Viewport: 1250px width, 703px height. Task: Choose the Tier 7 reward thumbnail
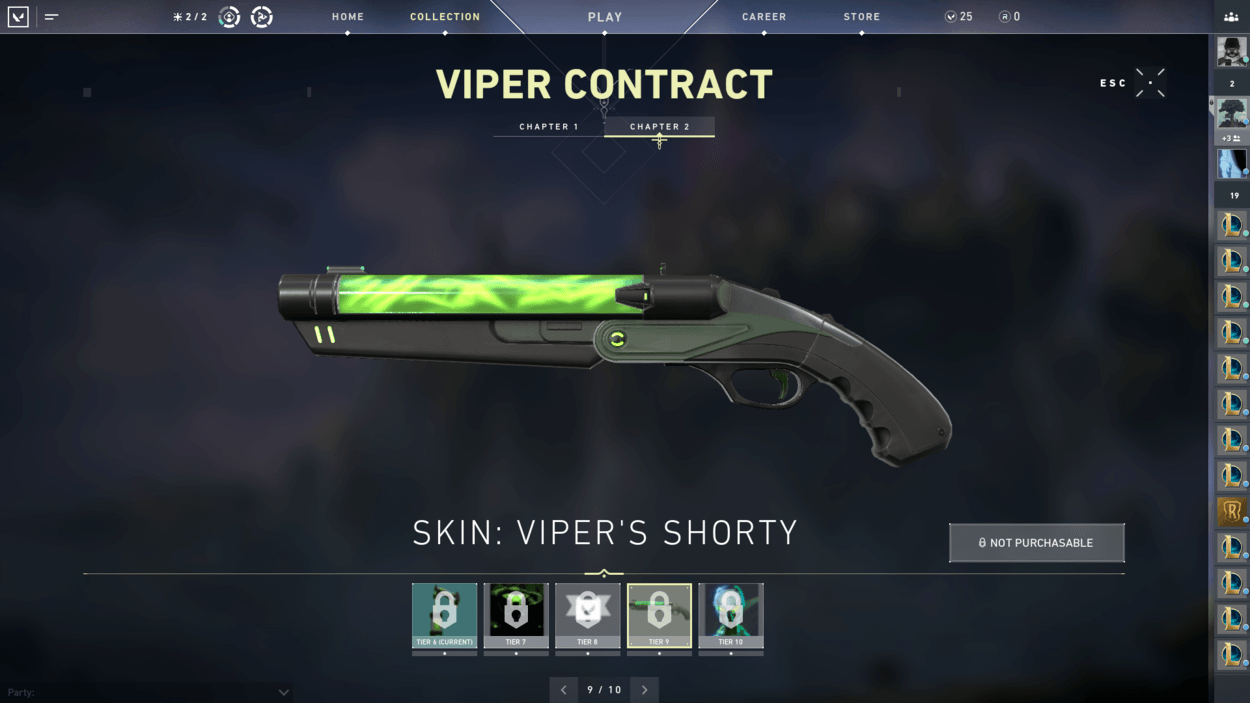[x=516, y=615]
